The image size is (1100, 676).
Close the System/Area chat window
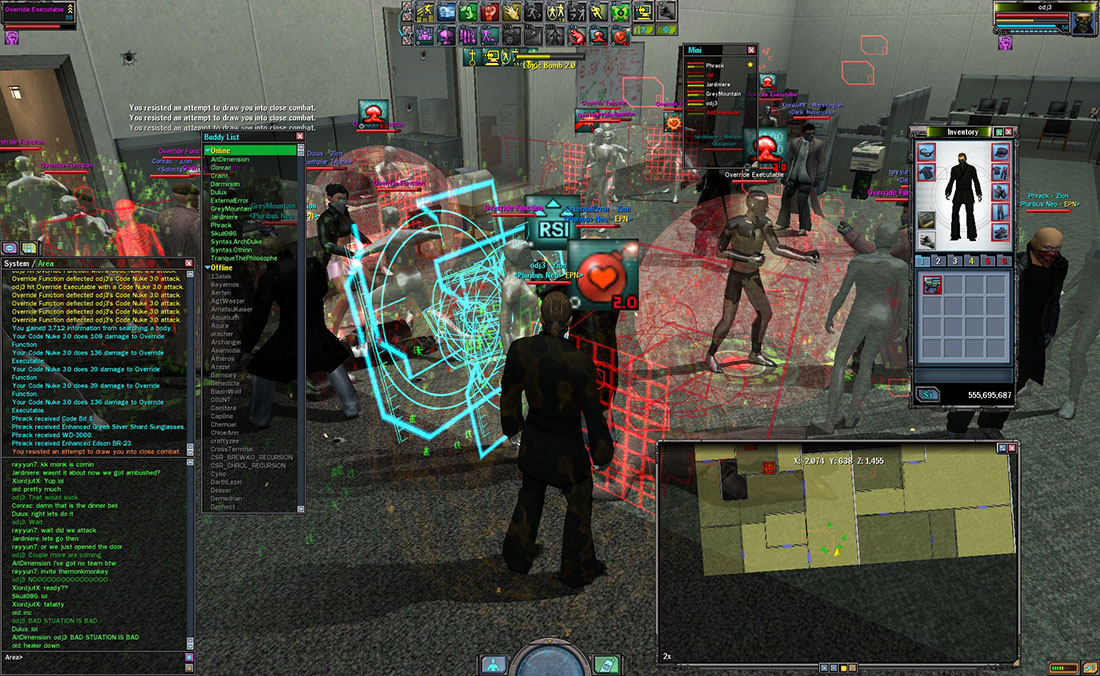187,264
